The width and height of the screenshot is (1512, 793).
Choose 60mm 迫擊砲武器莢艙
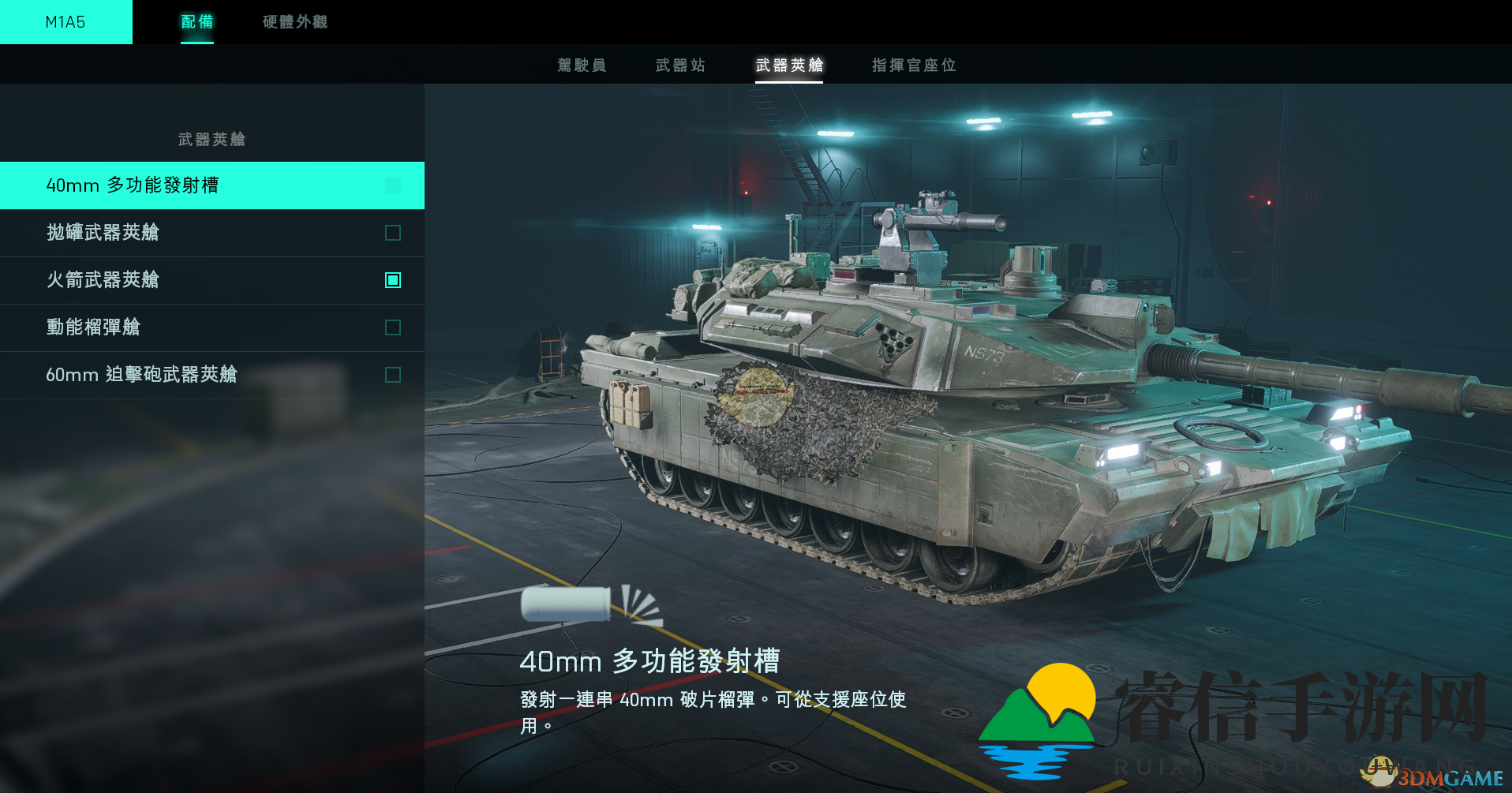click(x=141, y=375)
